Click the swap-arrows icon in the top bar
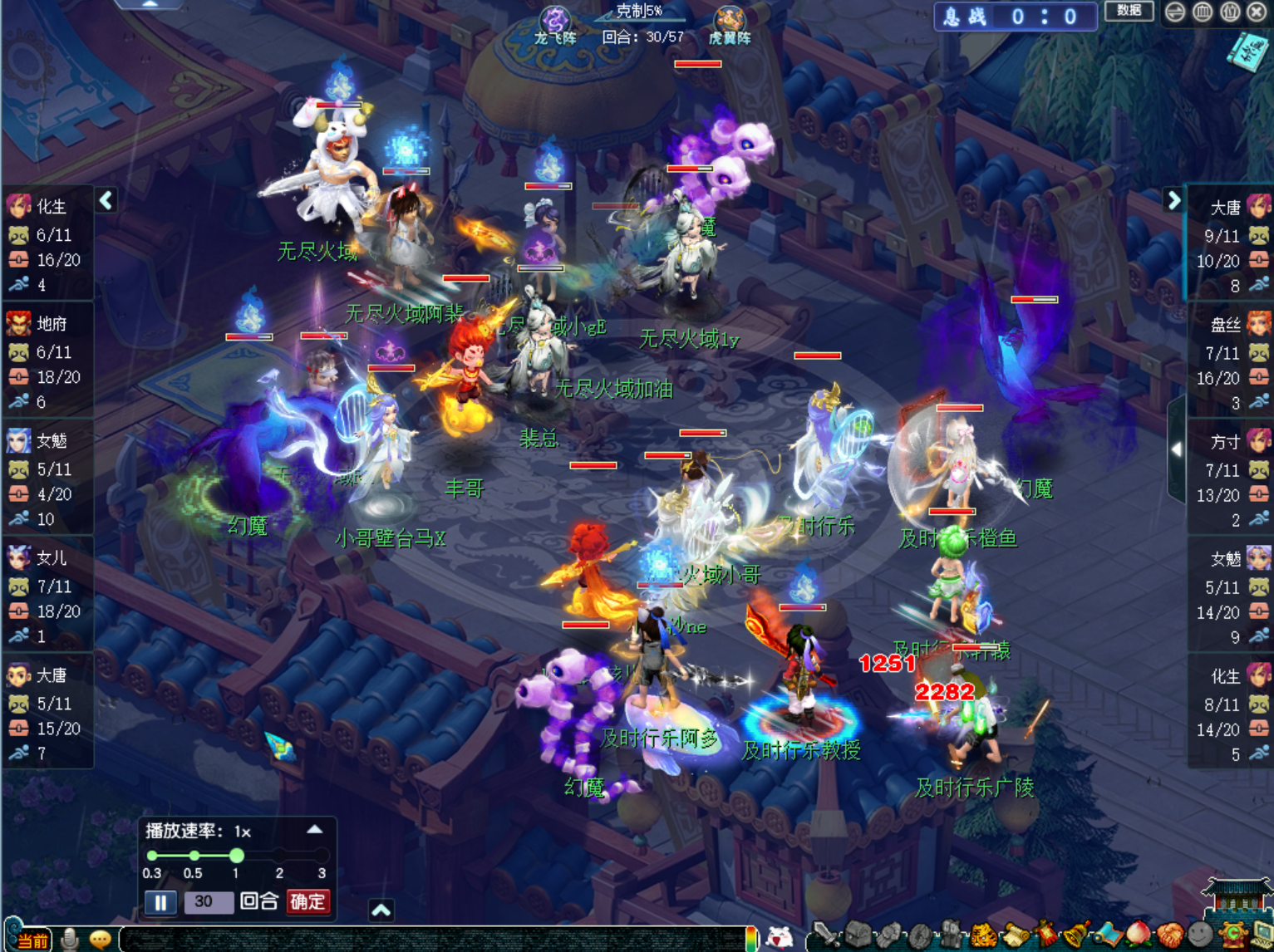The image size is (1274, 952). (1175, 12)
